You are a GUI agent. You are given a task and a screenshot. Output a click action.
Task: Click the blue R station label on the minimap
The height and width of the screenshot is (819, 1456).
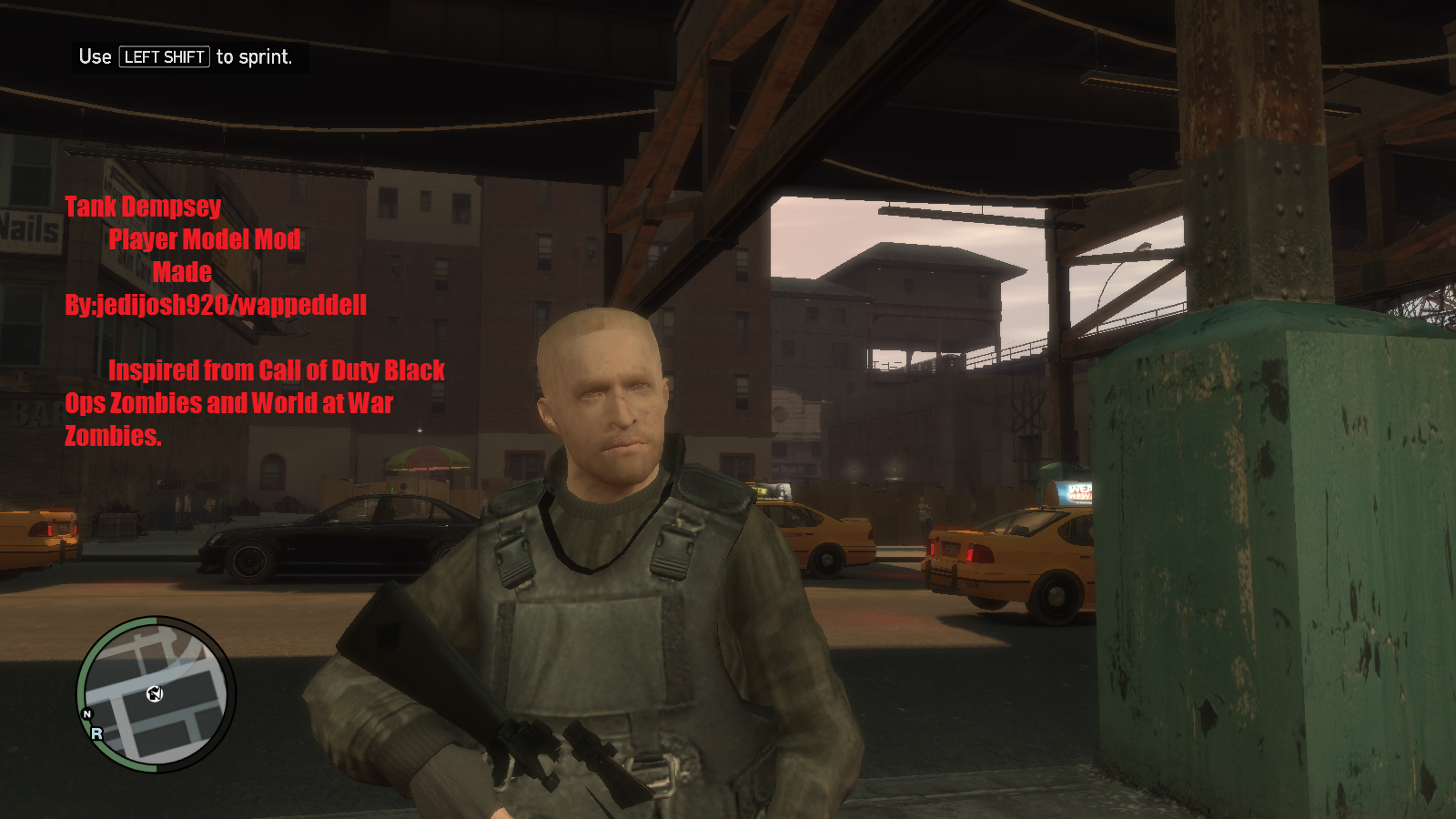[97, 735]
